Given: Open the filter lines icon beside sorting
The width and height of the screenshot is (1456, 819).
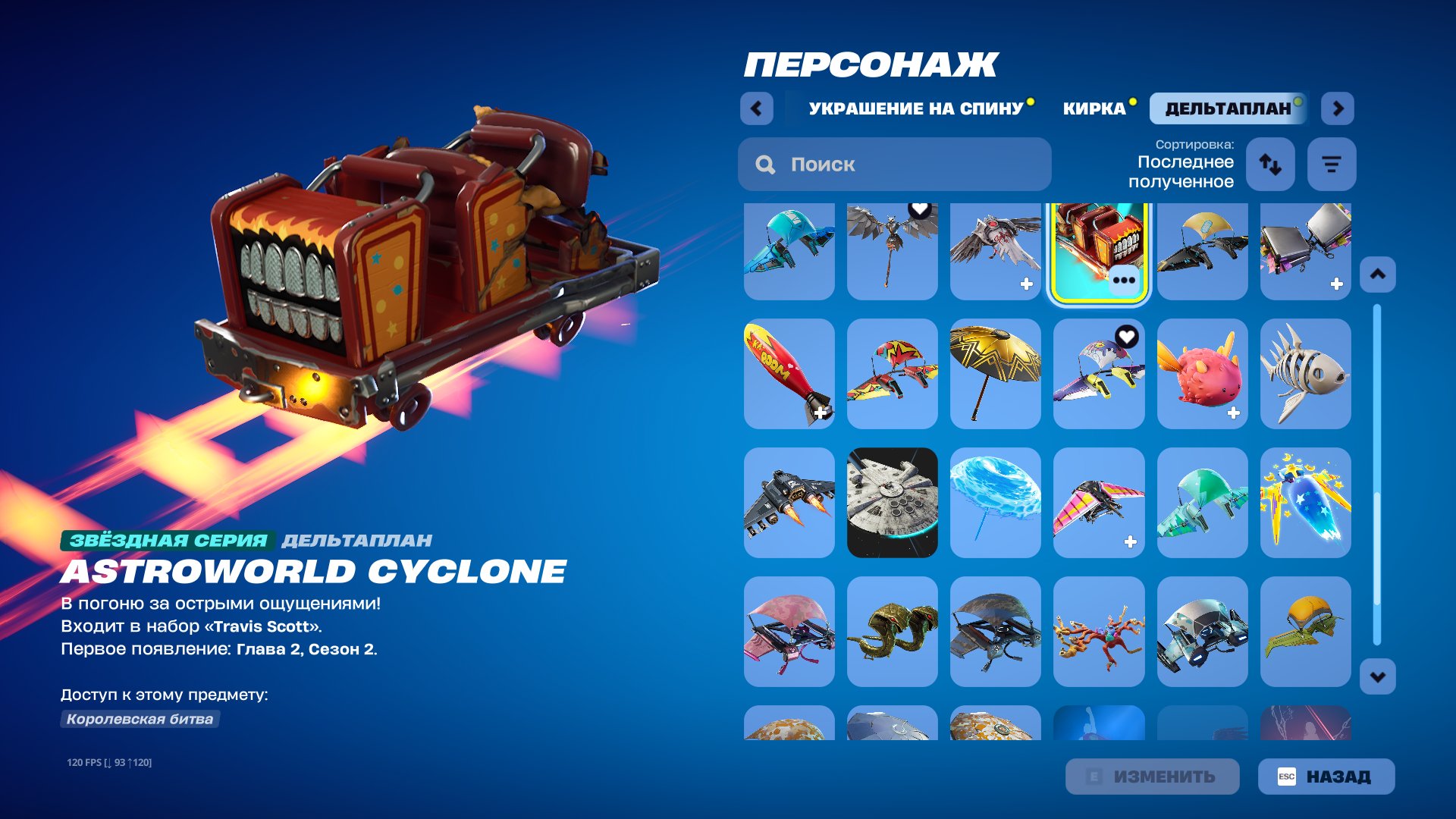Looking at the screenshot, I should click(x=1331, y=164).
